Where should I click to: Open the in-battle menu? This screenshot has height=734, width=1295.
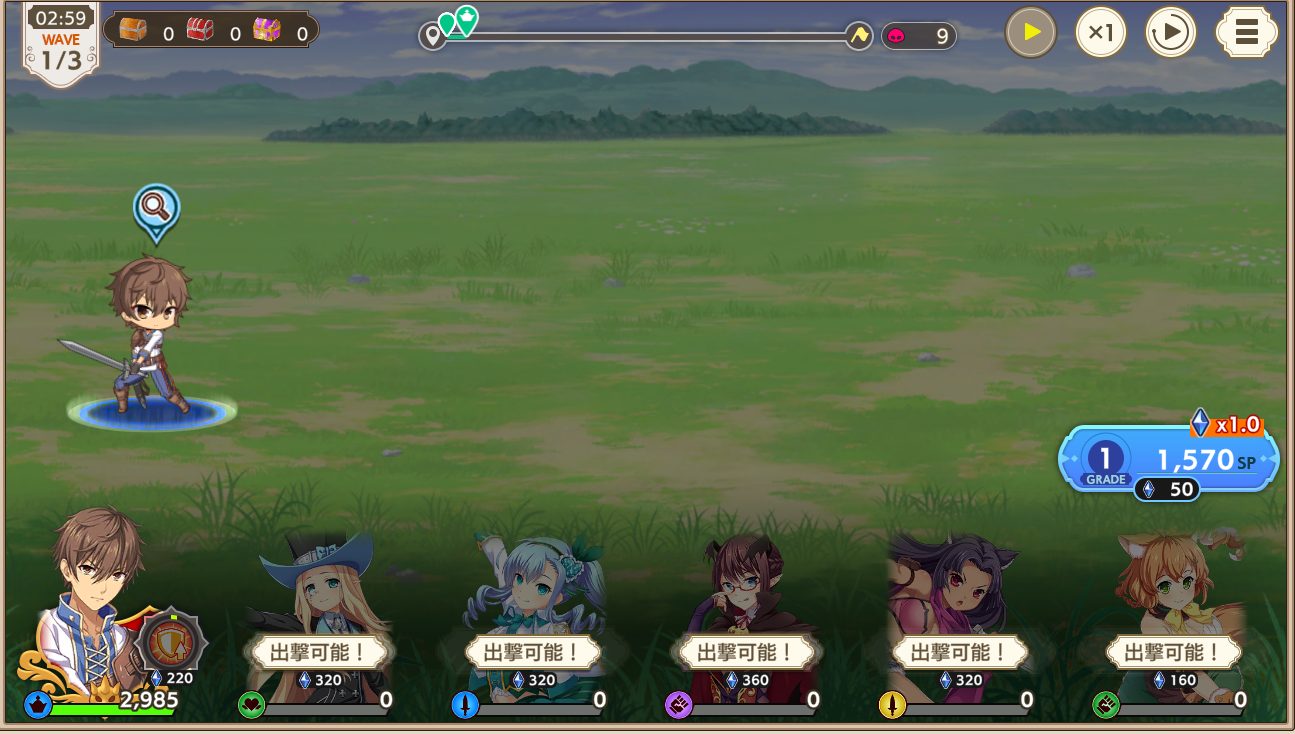[x=1246, y=31]
